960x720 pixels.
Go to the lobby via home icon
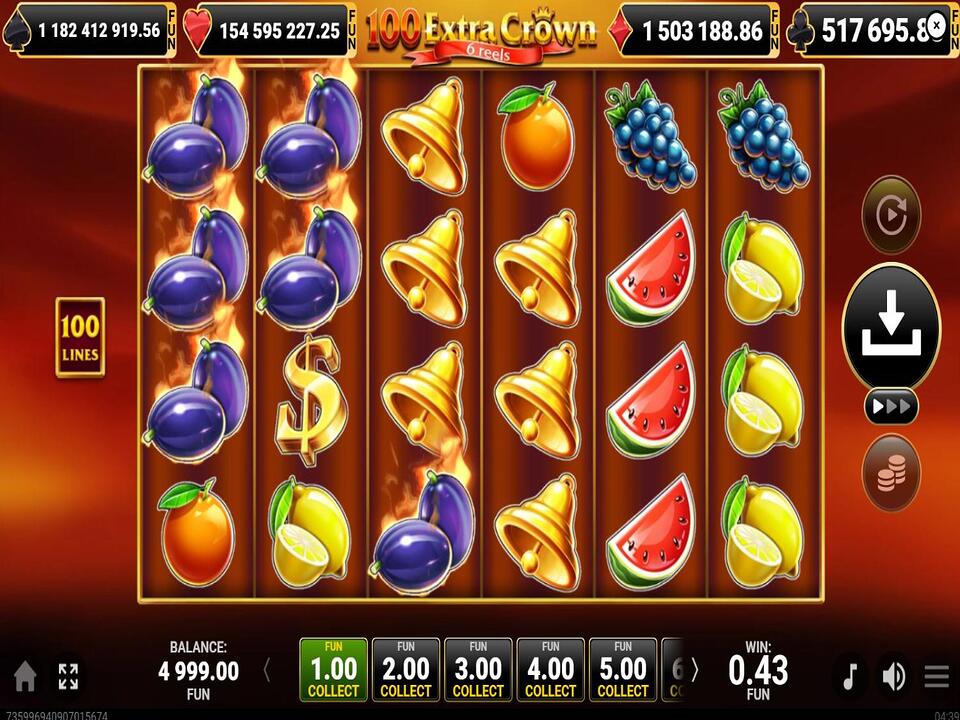coord(25,677)
